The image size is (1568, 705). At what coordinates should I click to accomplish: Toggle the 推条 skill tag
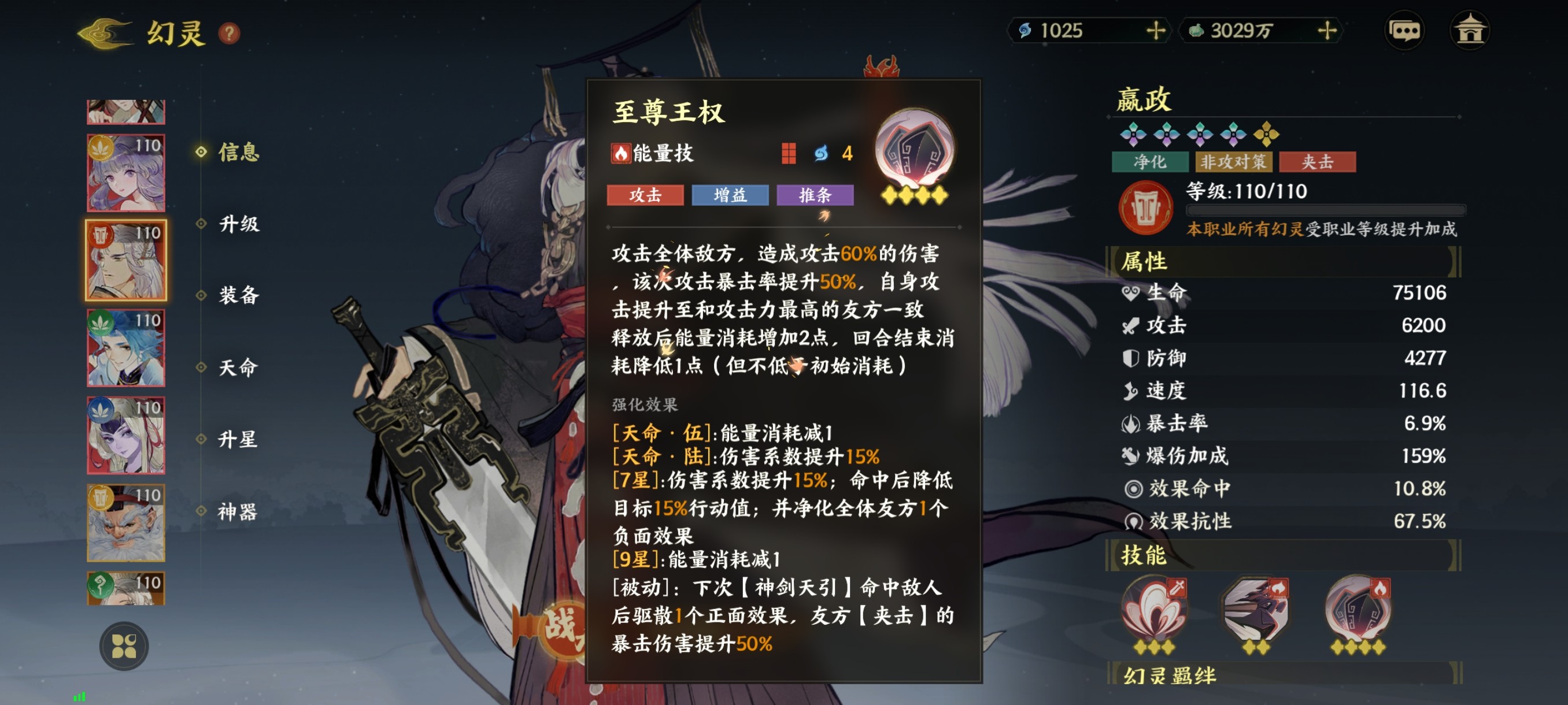(815, 196)
